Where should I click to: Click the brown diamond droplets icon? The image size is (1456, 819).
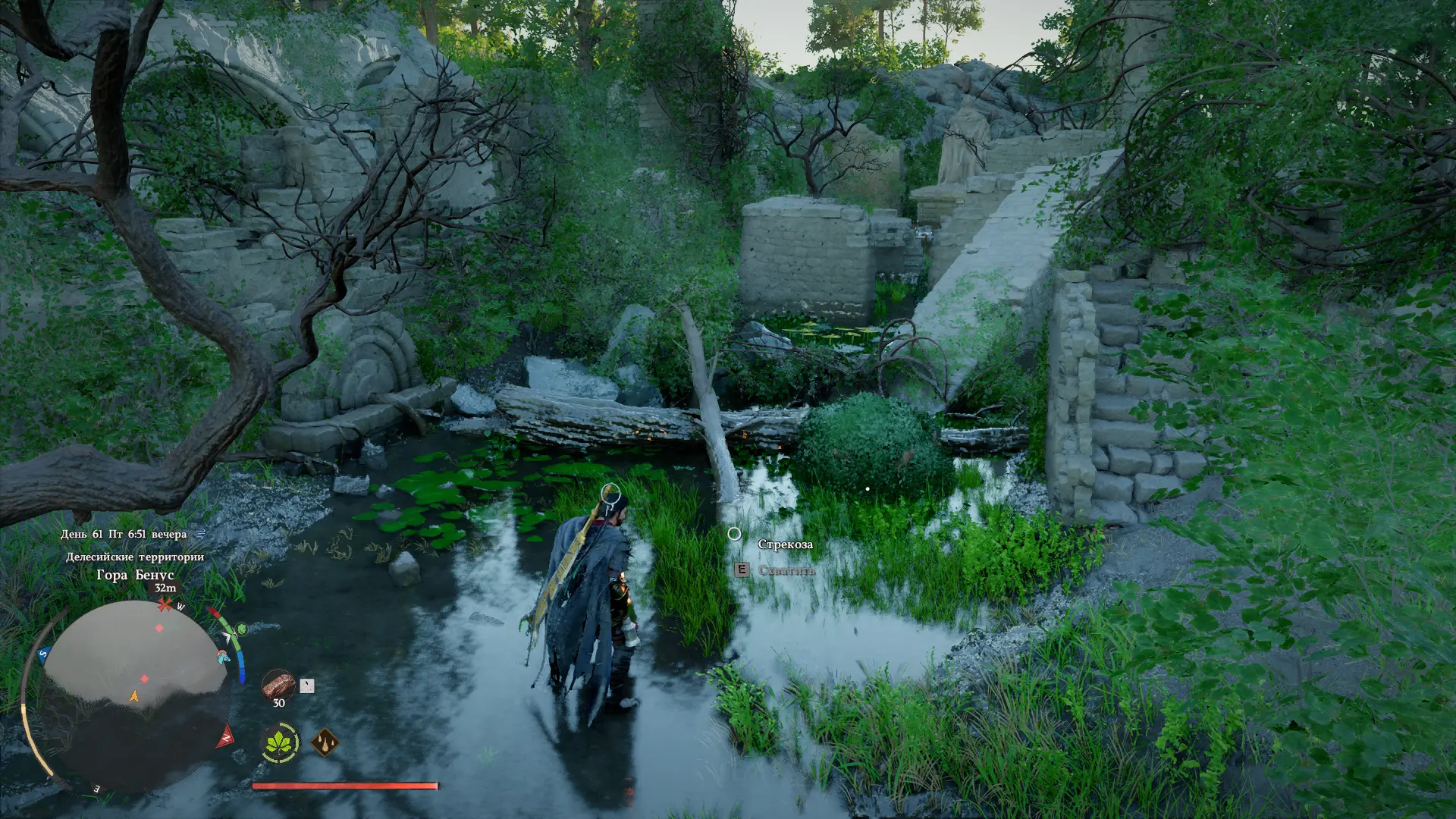pos(325,742)
